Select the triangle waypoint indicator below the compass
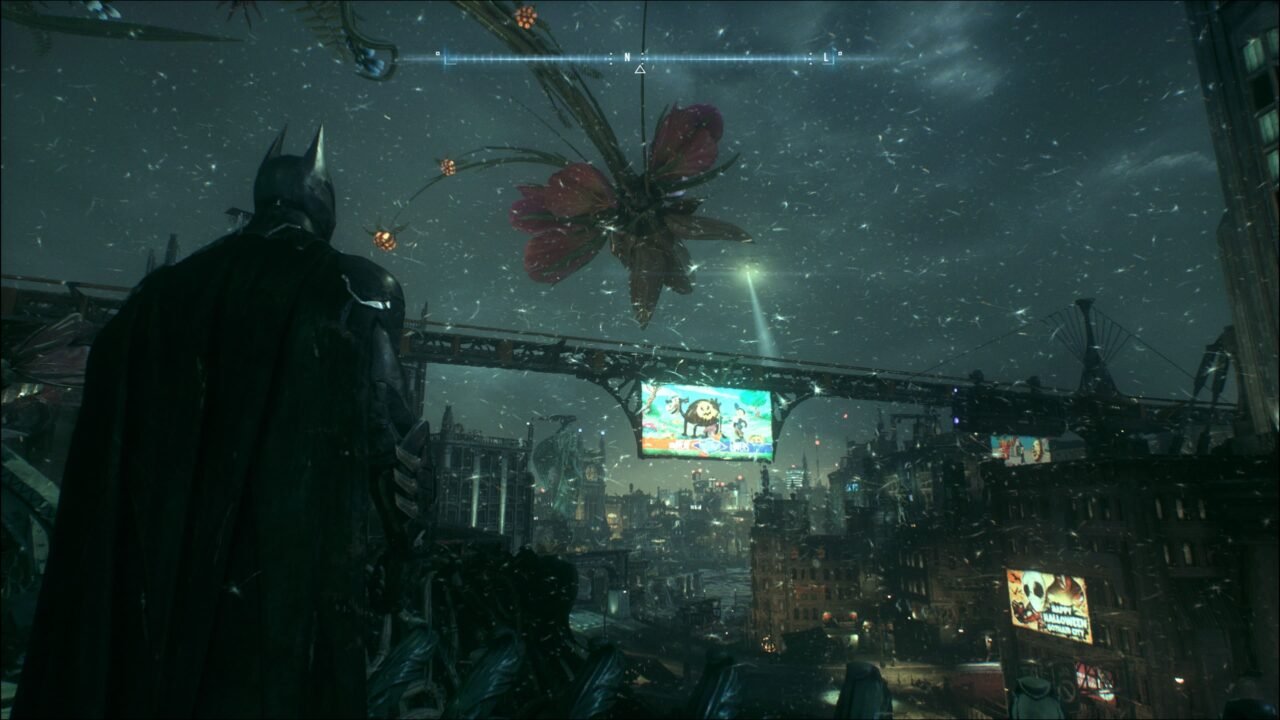This screenshot has height=720, width=1280. (640, 69)
